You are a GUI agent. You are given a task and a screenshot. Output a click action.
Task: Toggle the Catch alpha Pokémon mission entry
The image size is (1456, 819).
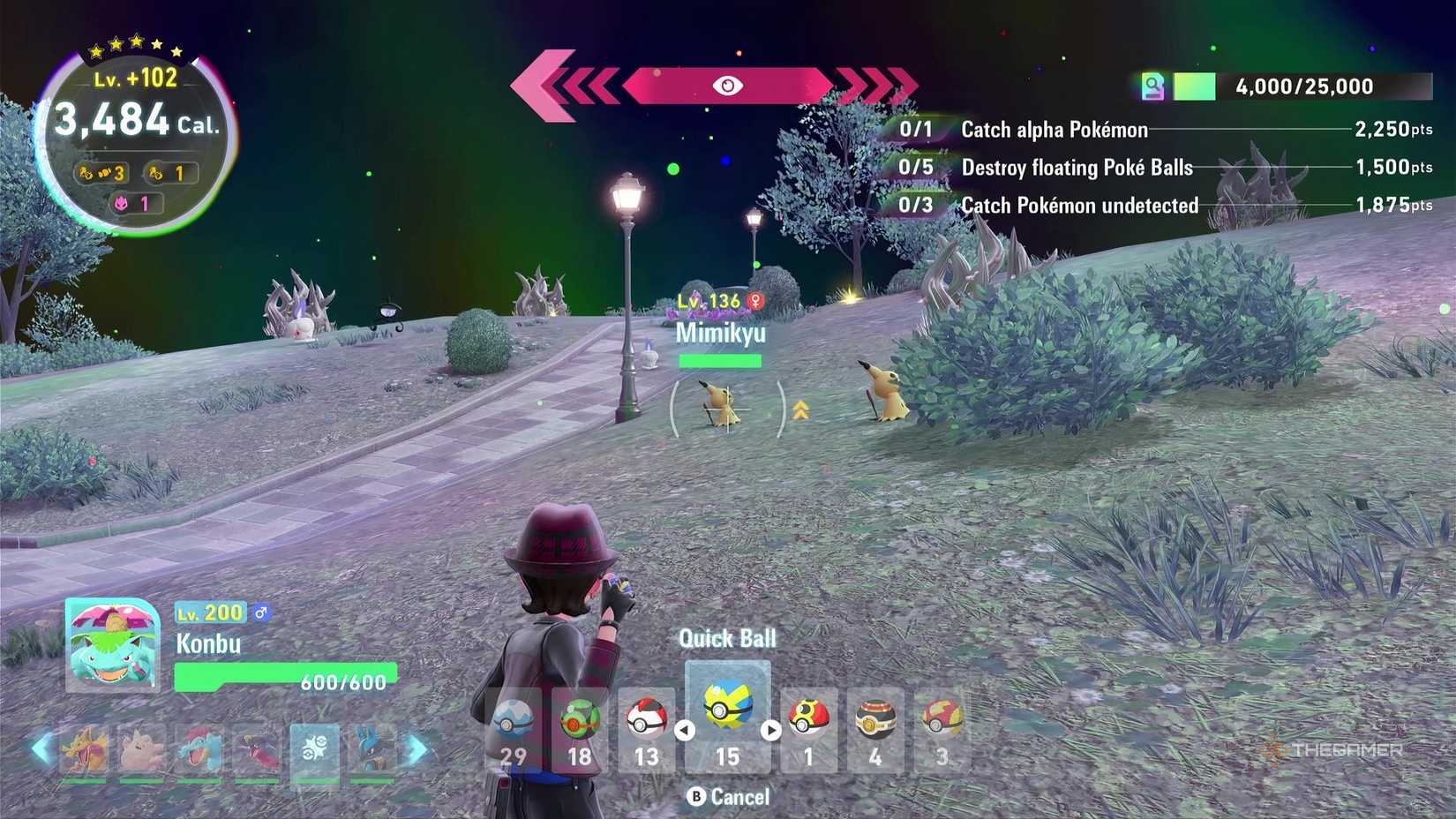click(x=1054, y=130)
